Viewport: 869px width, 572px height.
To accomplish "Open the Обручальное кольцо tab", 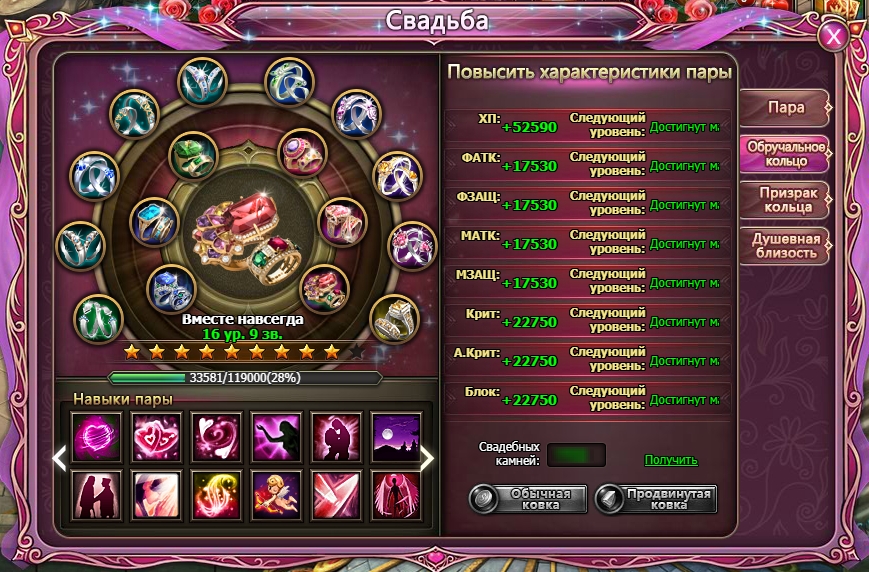I will (x=785, y=154).
